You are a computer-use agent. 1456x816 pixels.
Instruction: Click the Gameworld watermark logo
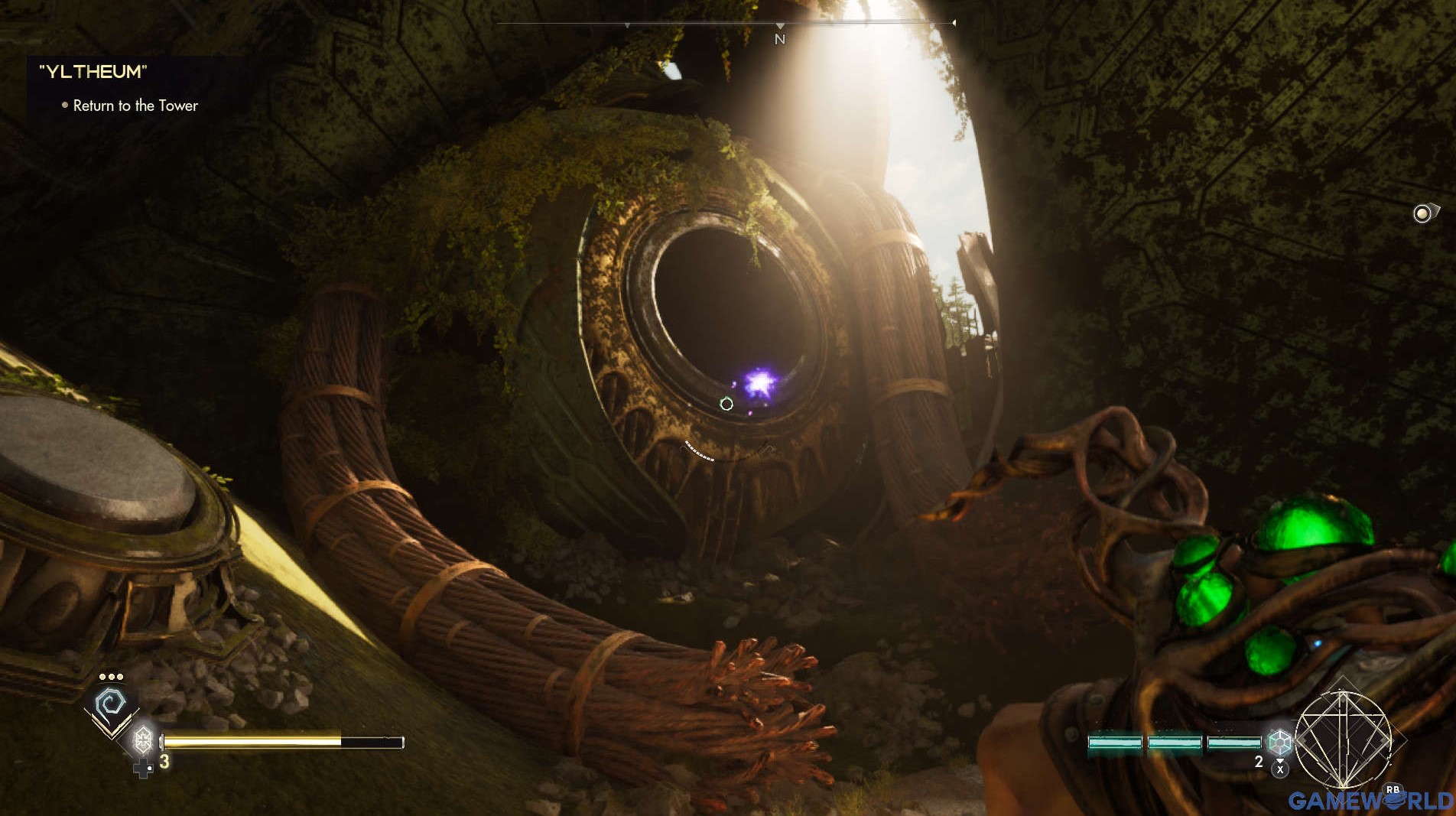1370,800
